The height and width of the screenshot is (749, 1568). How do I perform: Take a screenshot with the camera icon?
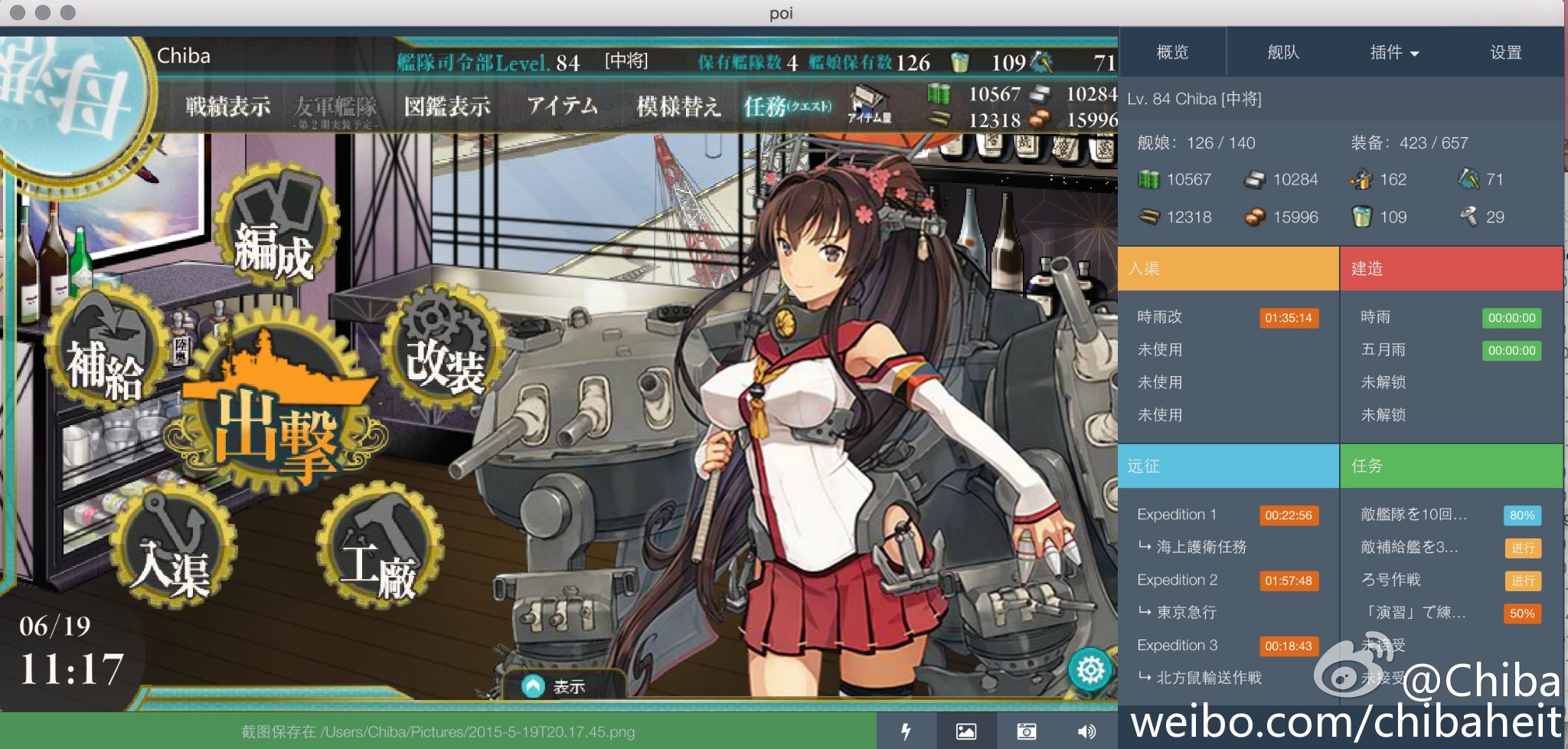pos(1026,731)
